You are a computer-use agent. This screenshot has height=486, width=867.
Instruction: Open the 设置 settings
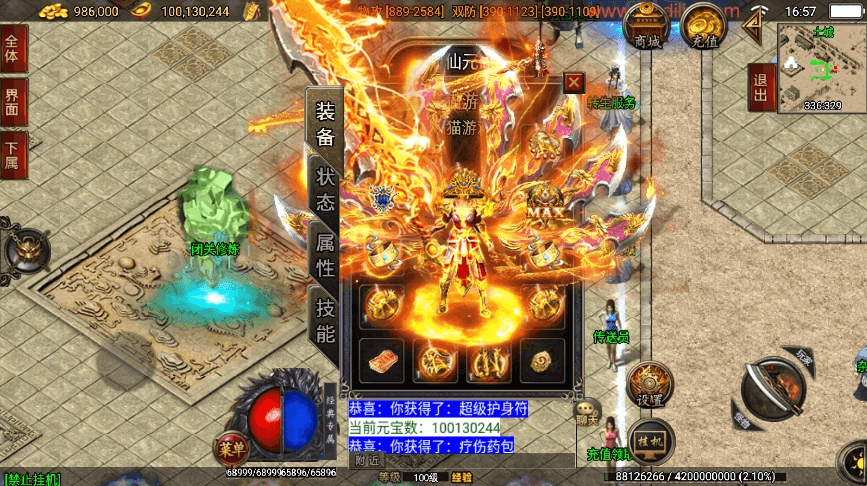click(648, 384)
